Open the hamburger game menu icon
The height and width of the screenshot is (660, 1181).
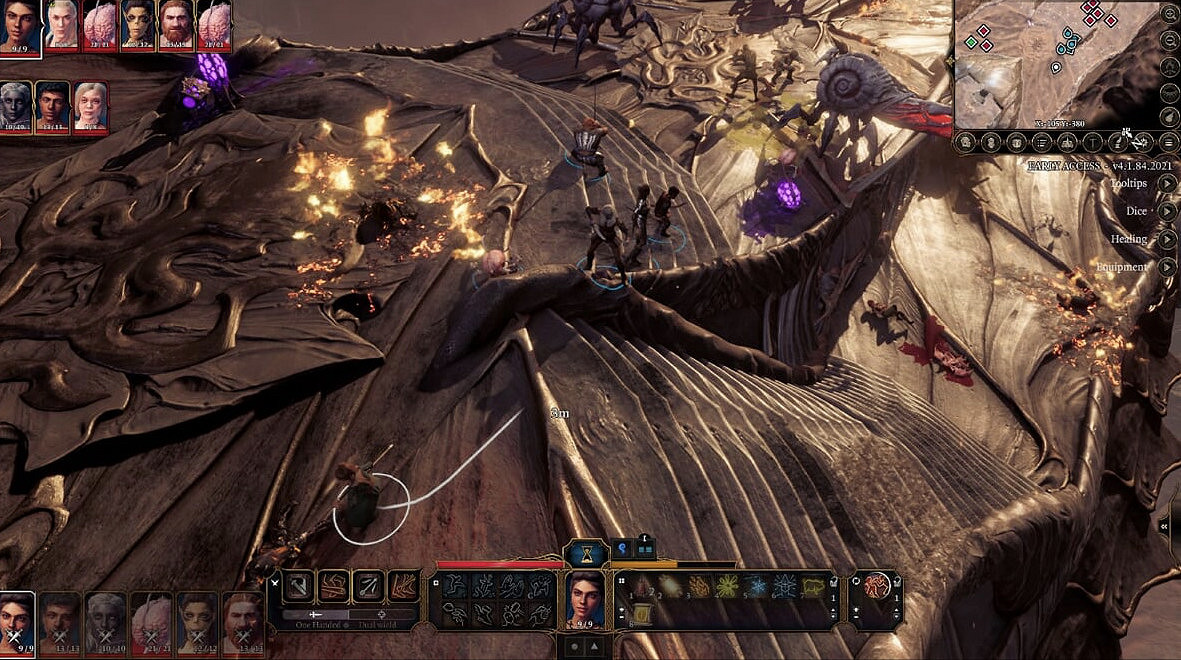1168,142
